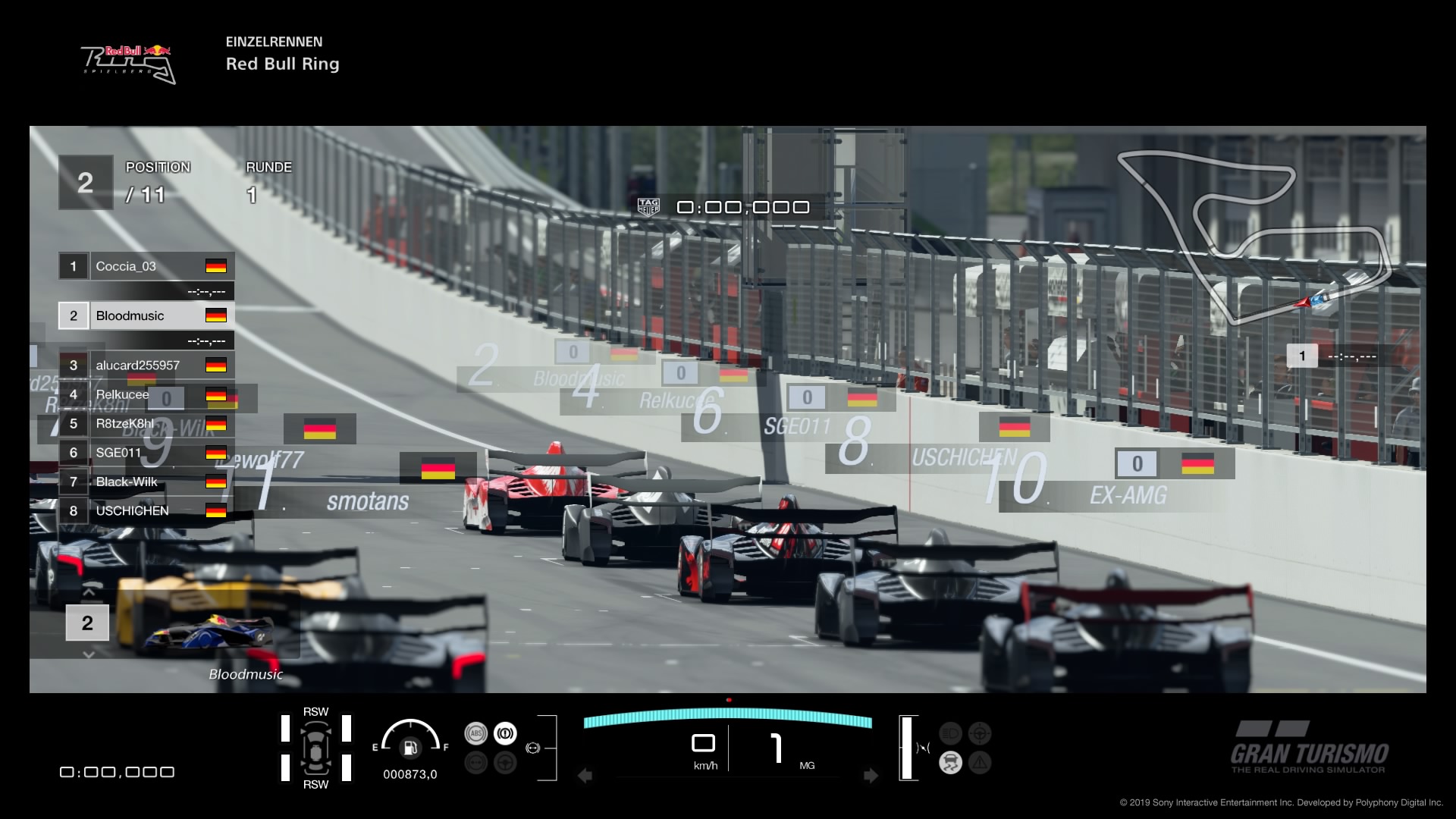Click the hazard warning triangle icon

tap(980, 761)
